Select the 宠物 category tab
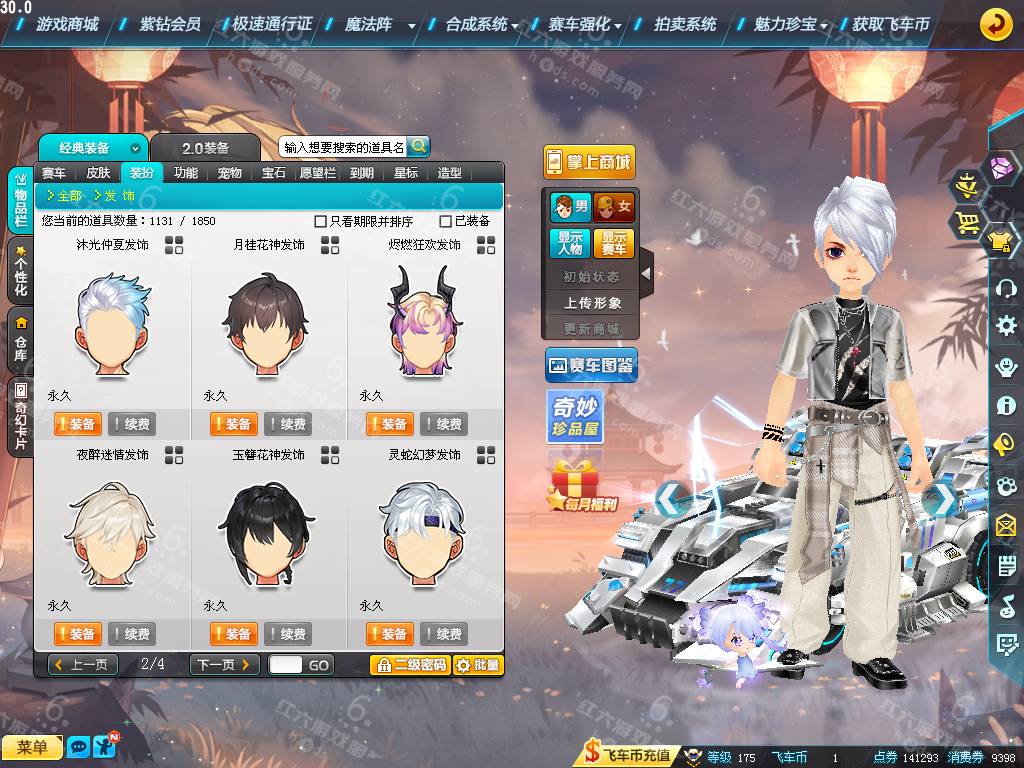 tap(230, 172)
